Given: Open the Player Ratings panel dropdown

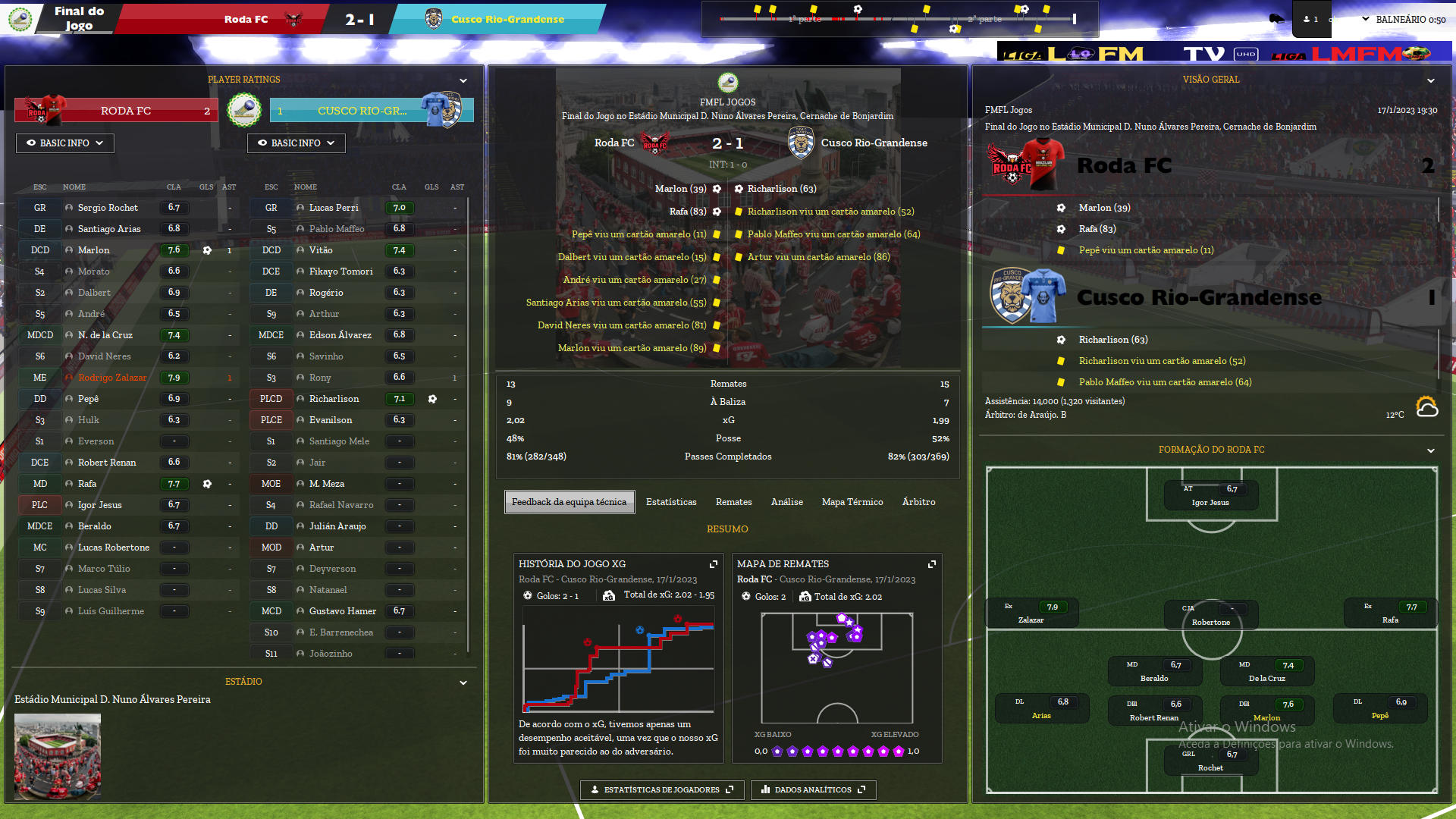Looking at the screenshot, I should (463, 80).
